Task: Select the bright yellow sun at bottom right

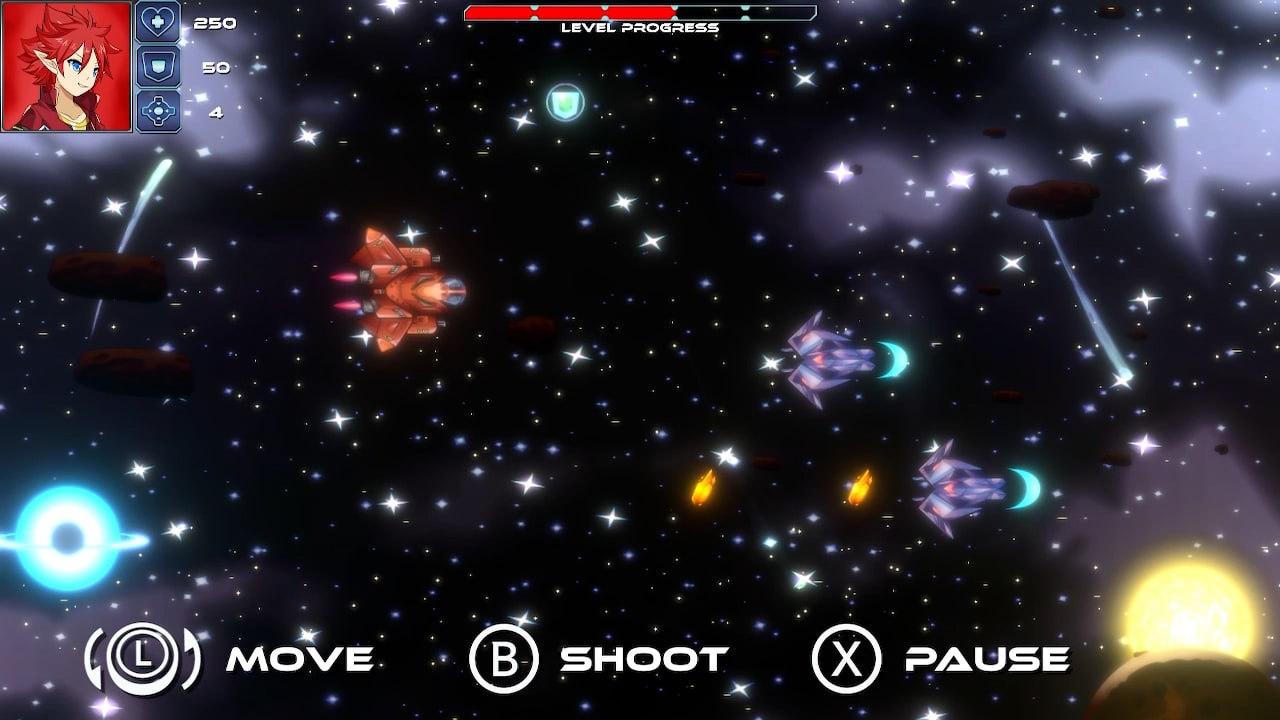Action: [x=1190, y=610]
